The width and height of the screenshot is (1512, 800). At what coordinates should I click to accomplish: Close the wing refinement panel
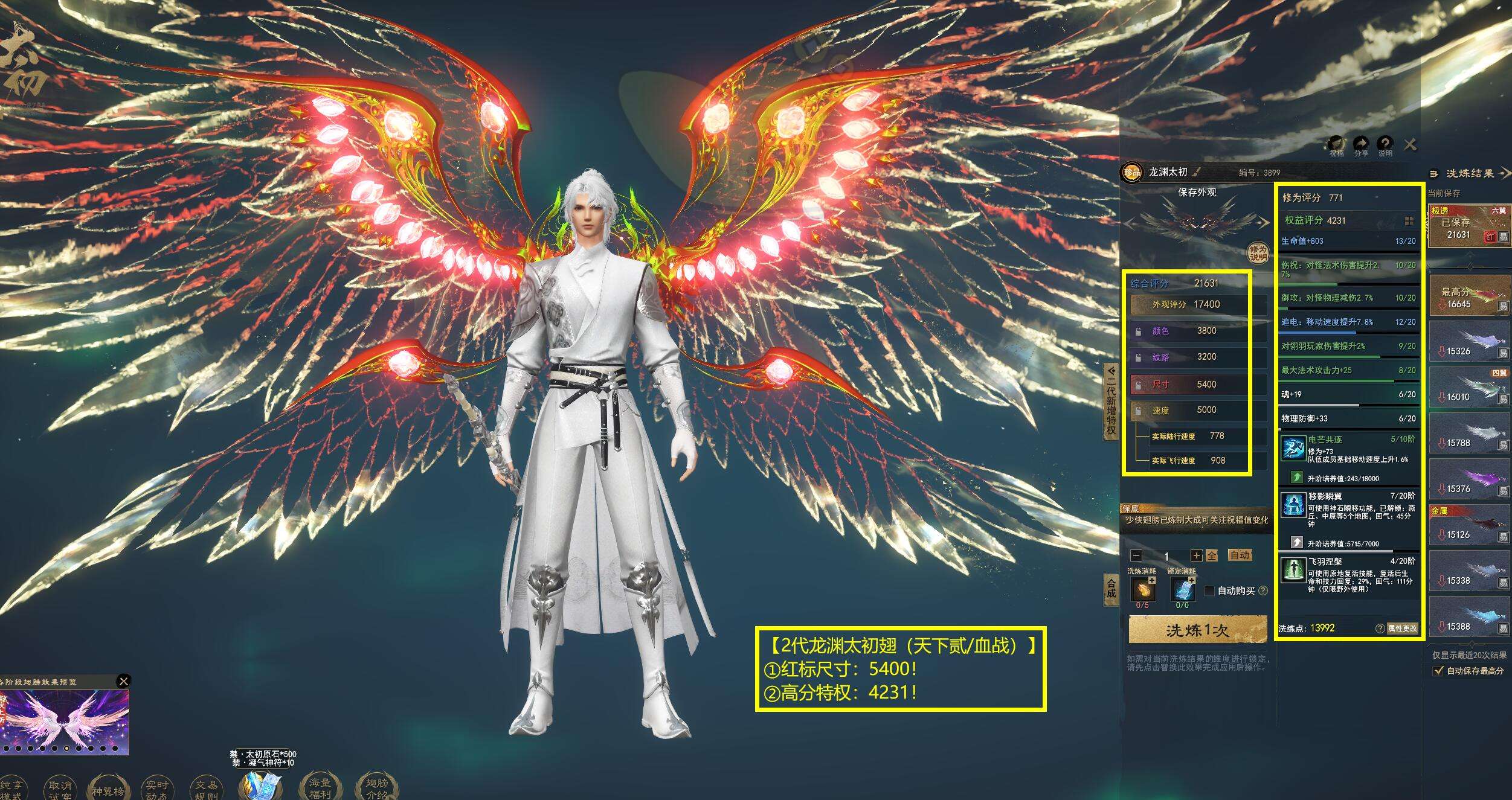(x=1411, y=144)
